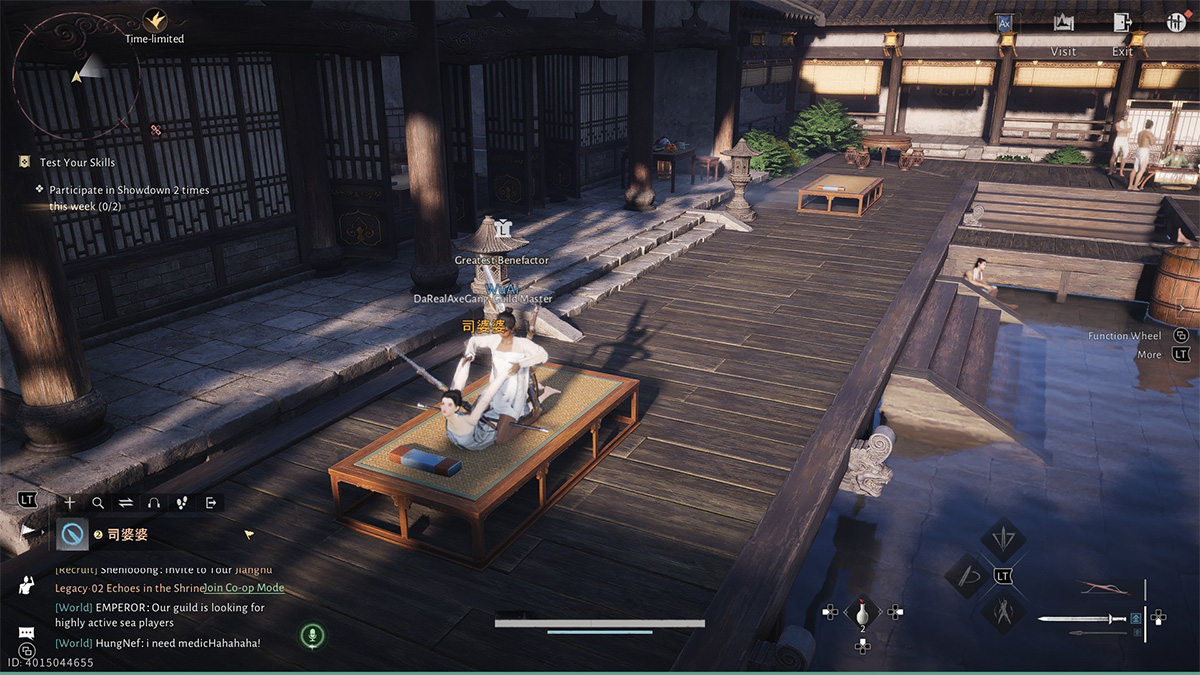Click the swap arrows icon
Screen dimensions: 1200x675
[126, 502]
